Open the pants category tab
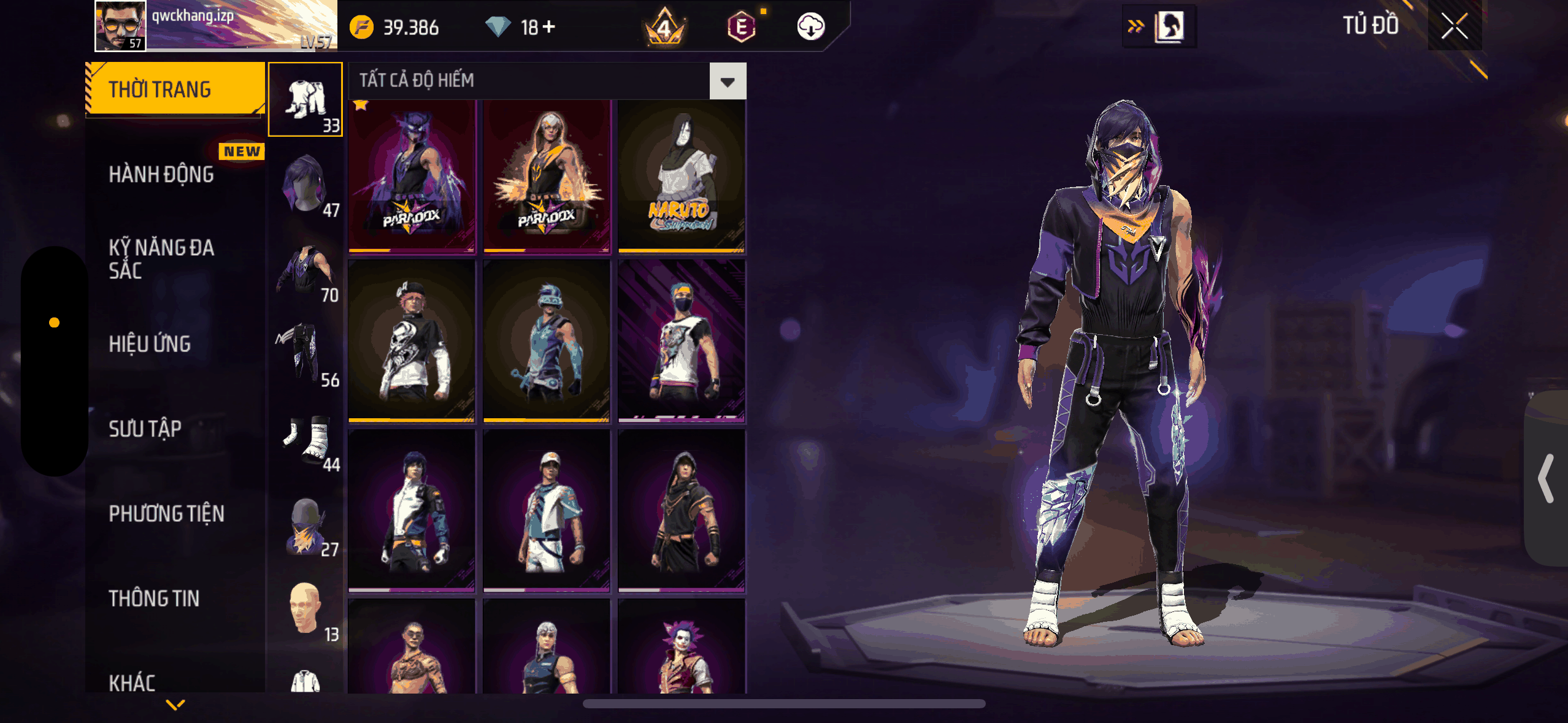 coord(306,354)
